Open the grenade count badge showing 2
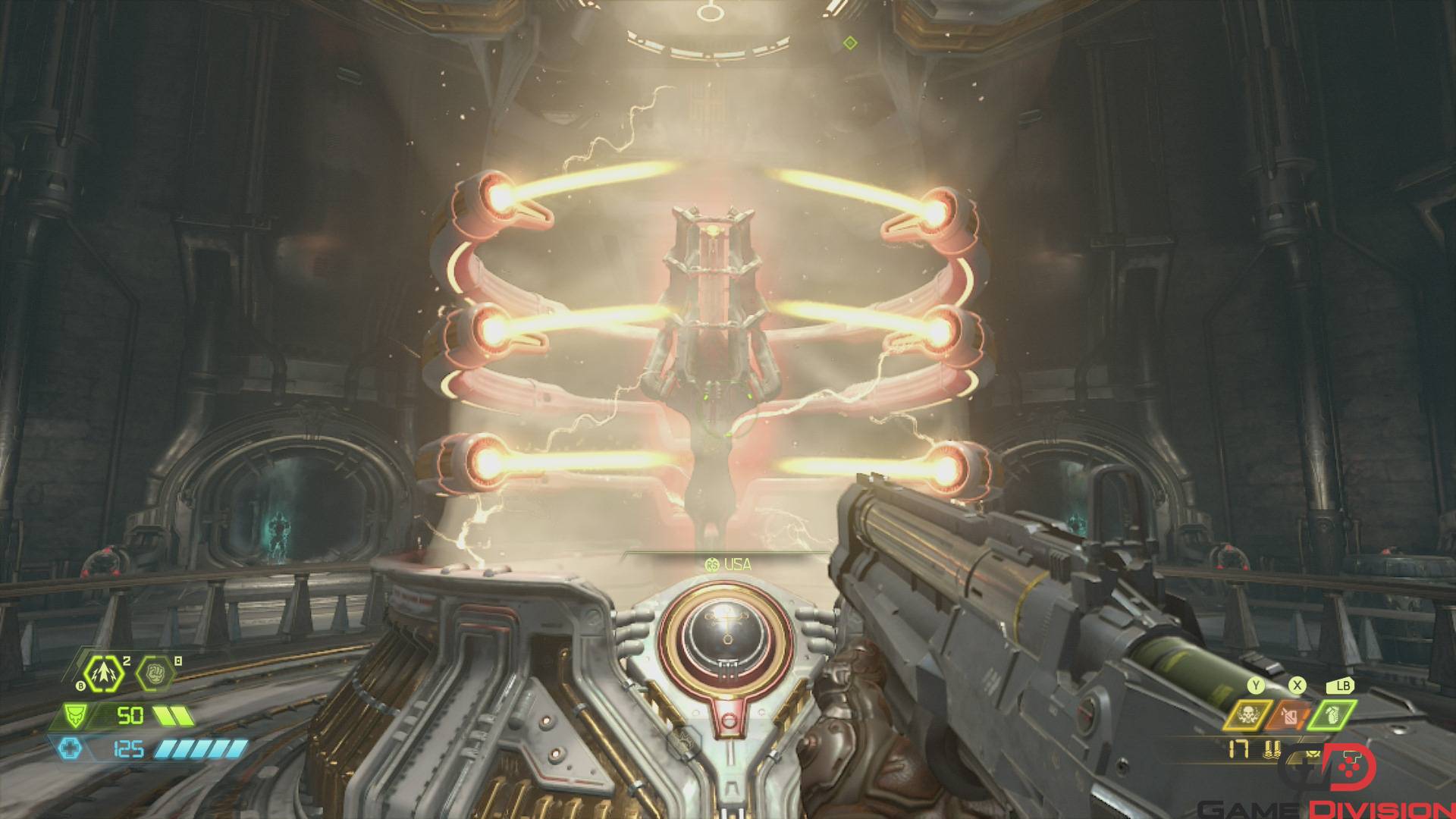The image size is (1456, 819). [127, 661]
